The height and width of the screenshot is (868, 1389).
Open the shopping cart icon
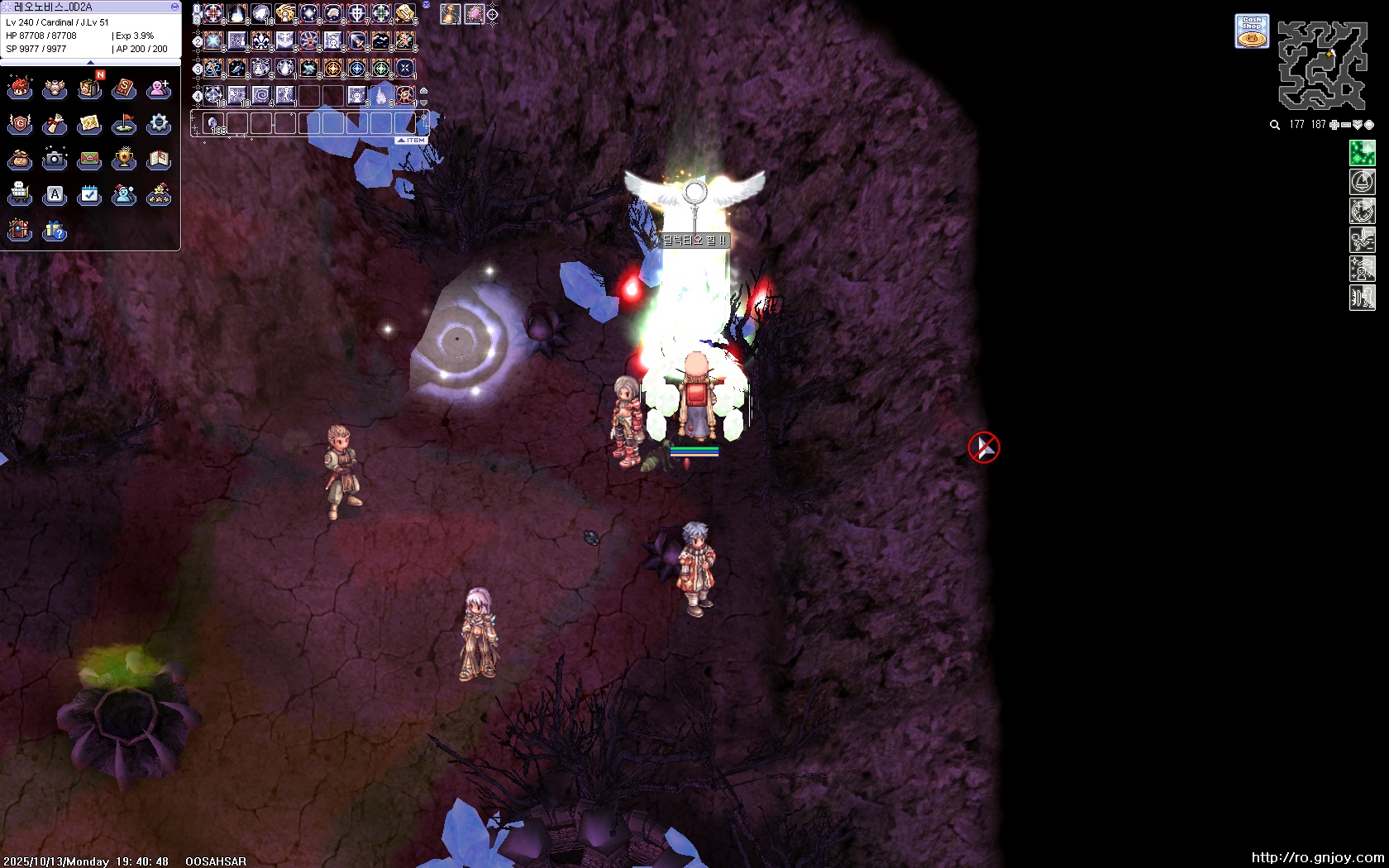pyautogui.click(x=20, y=194)
